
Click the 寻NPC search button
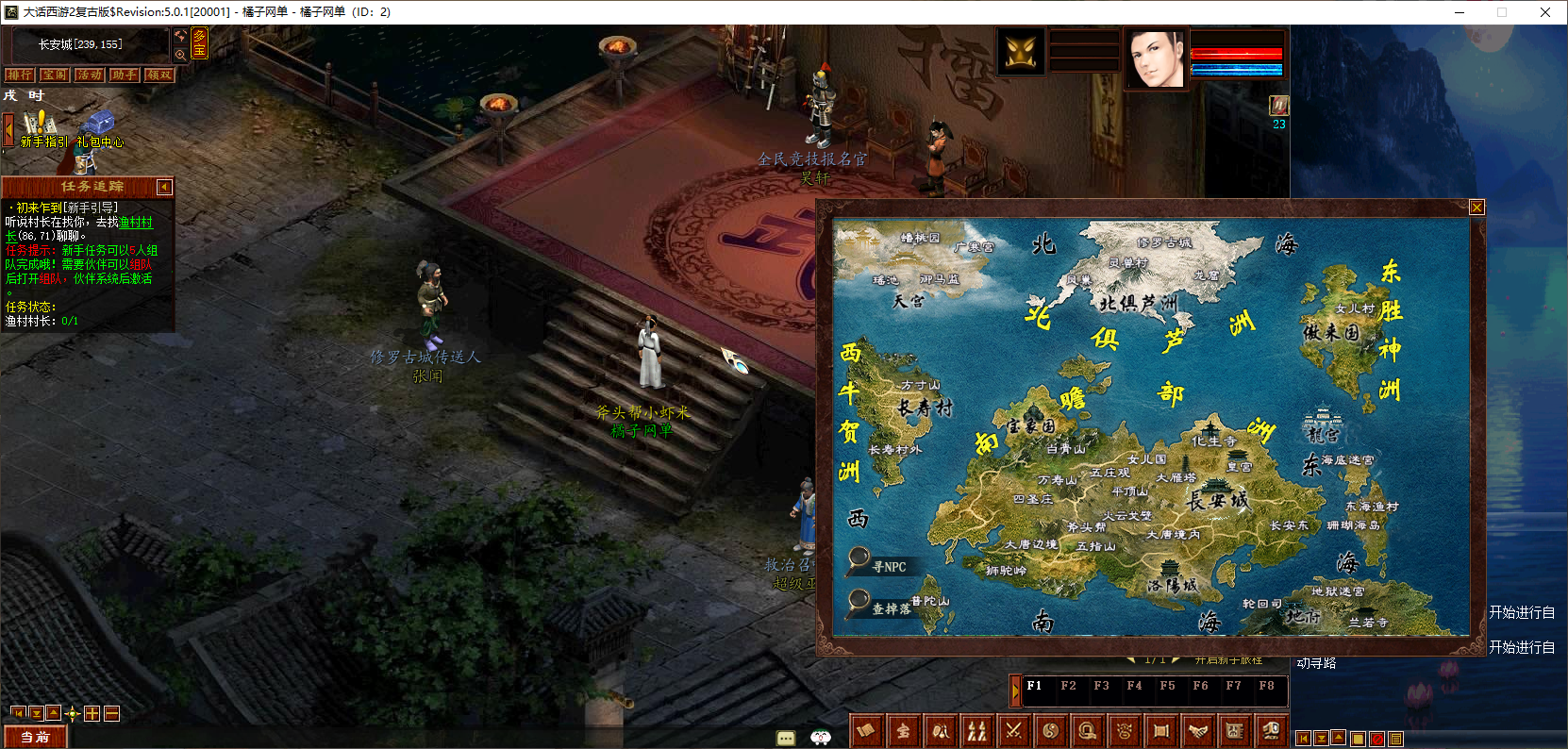(x=878, y=565)
